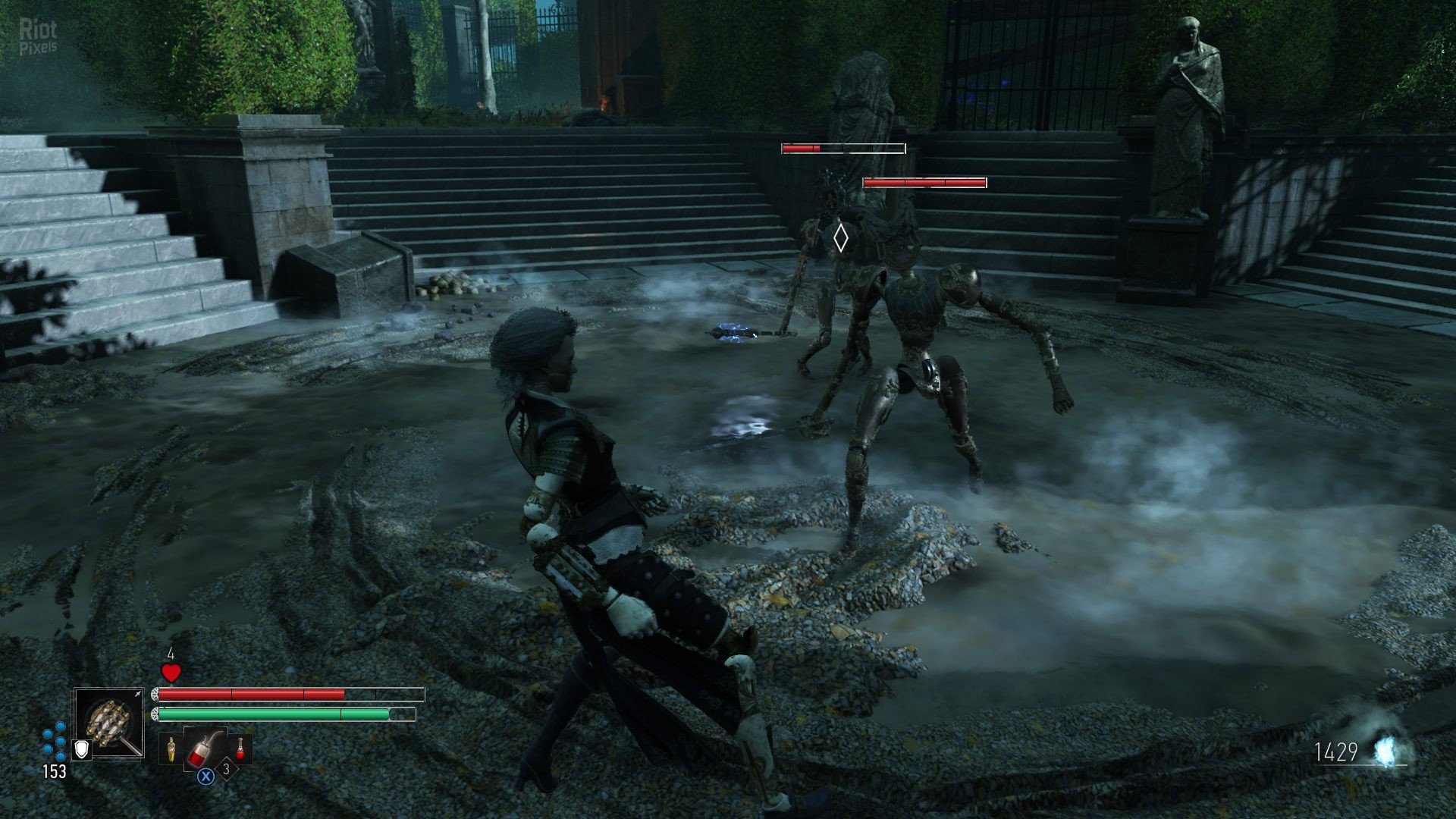
Task: Click the red heart lives icon
Action: pos(171,672)
